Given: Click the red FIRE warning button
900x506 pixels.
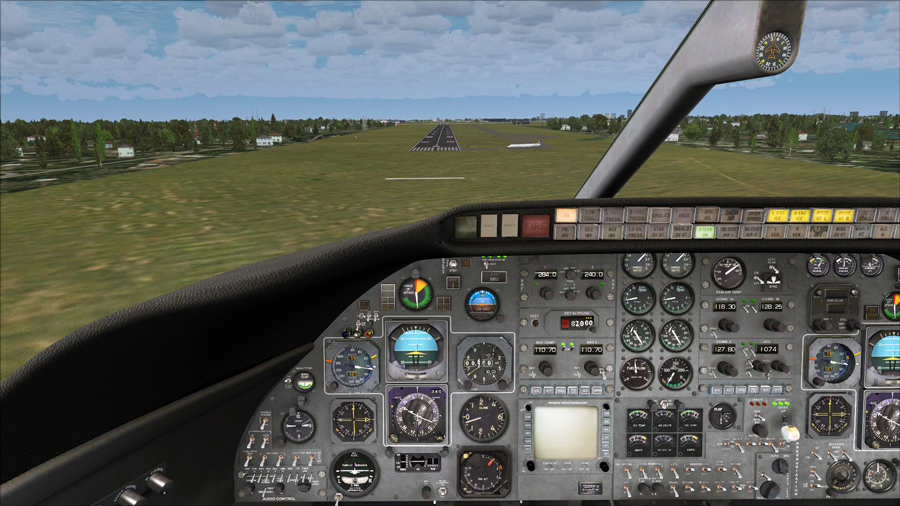Looking at the screenshot, I should pos(535,225).
